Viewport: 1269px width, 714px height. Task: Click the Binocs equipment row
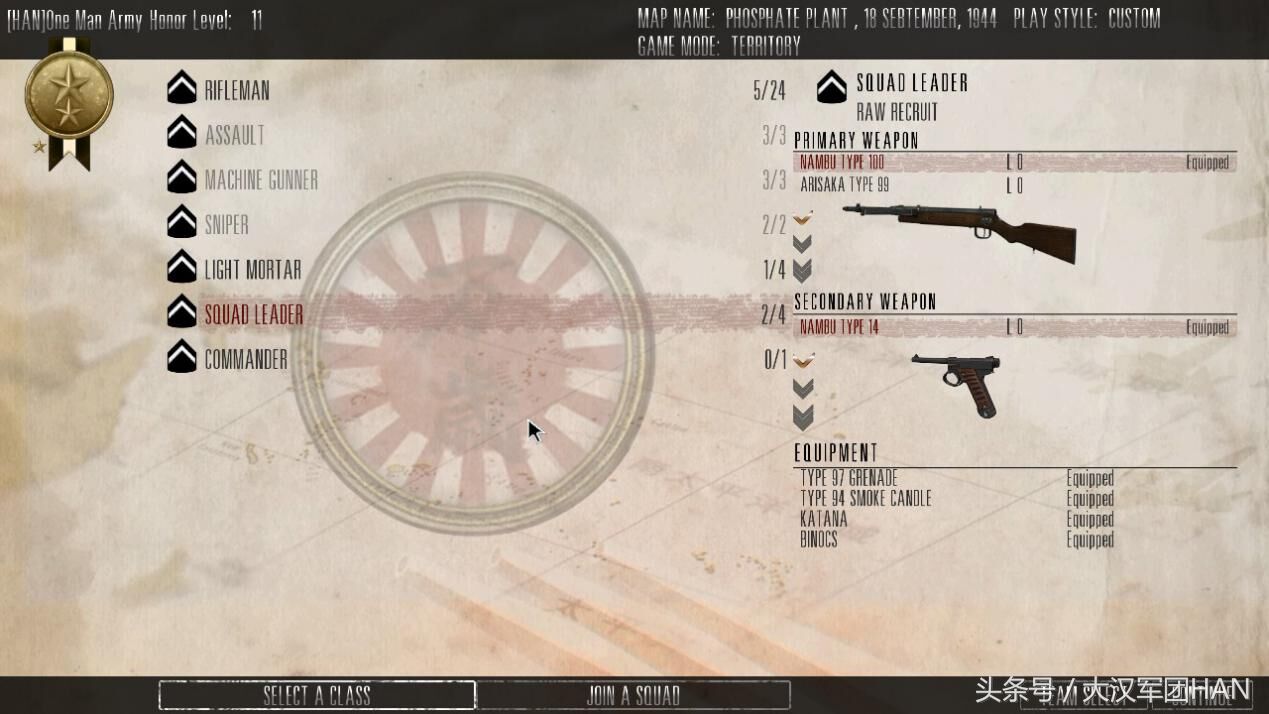819,539
